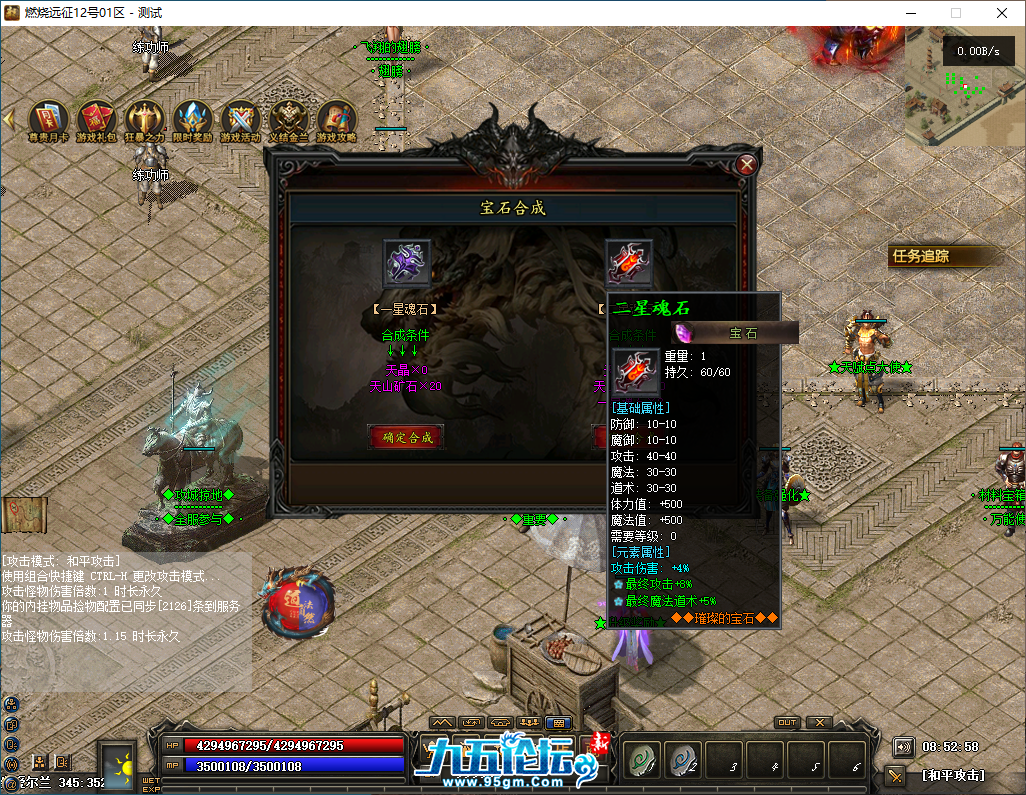Collapse the top icon row with the arrow
Viewport: 1026px width, 795px height.
click(x=9, y=119)
